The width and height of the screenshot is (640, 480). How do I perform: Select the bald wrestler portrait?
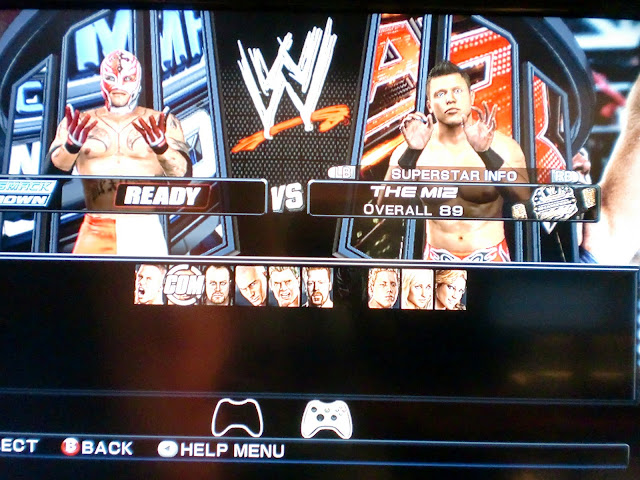coord(250,286)
